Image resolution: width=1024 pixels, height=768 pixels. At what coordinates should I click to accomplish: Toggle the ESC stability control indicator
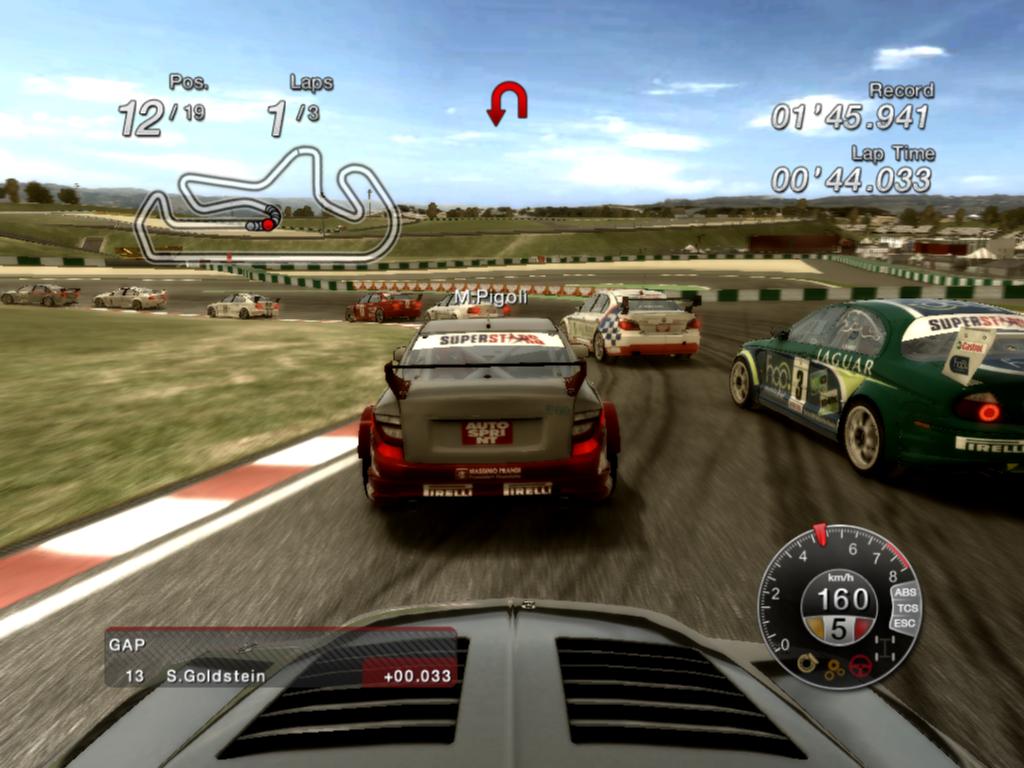tap(905, 624)
